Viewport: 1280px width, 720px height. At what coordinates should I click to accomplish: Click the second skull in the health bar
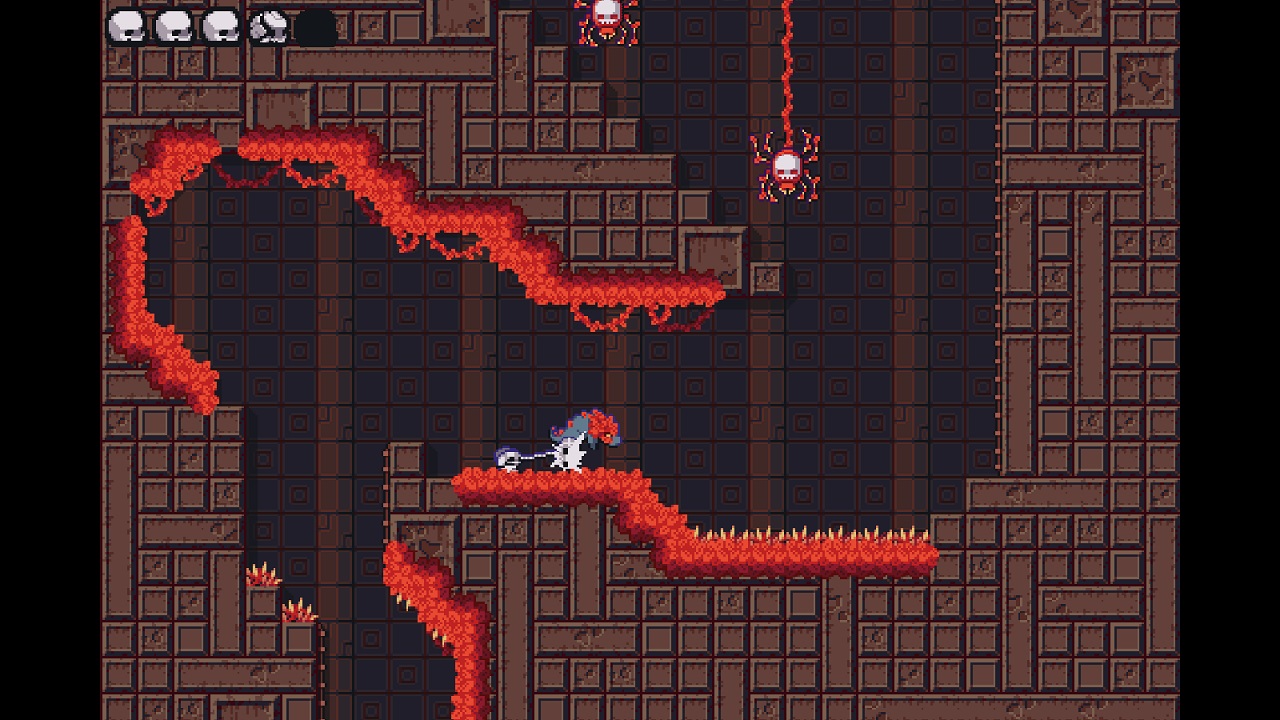pyautogui.click(x=176, y=22)
